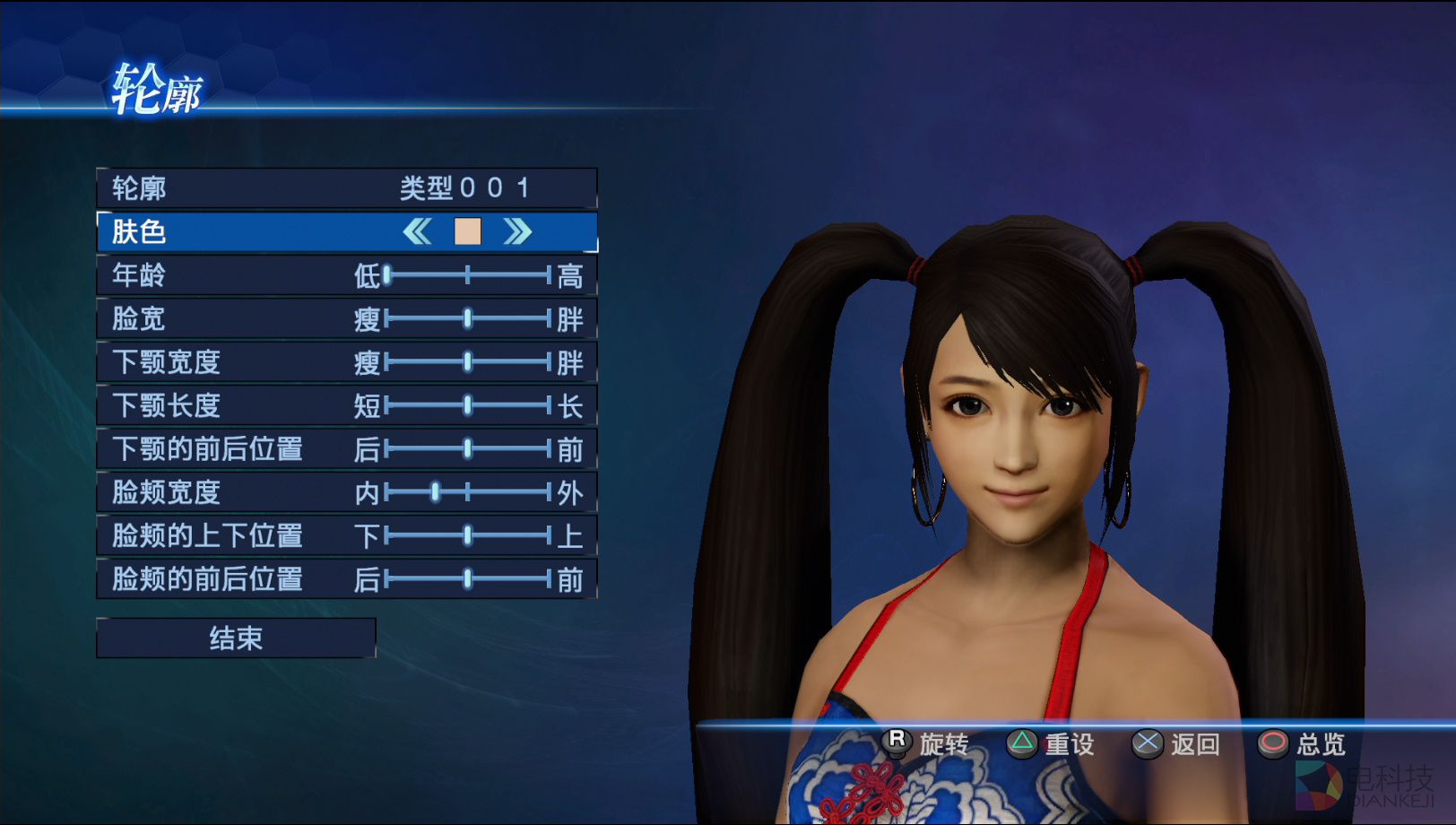The image size is (1456, 825).
Task: Change the 脸颊的前后位置 slider
Action: 467,579
